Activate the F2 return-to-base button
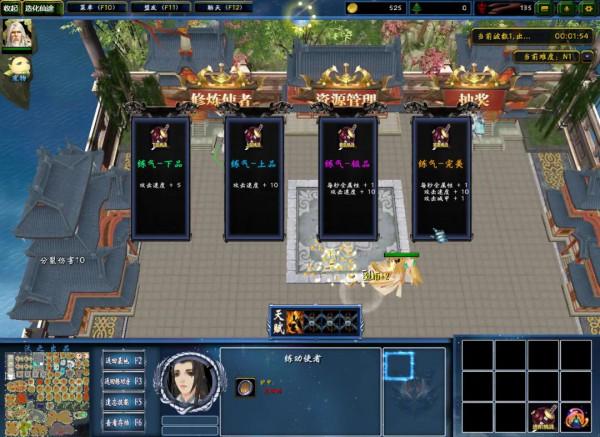 (x=123, y=359)
